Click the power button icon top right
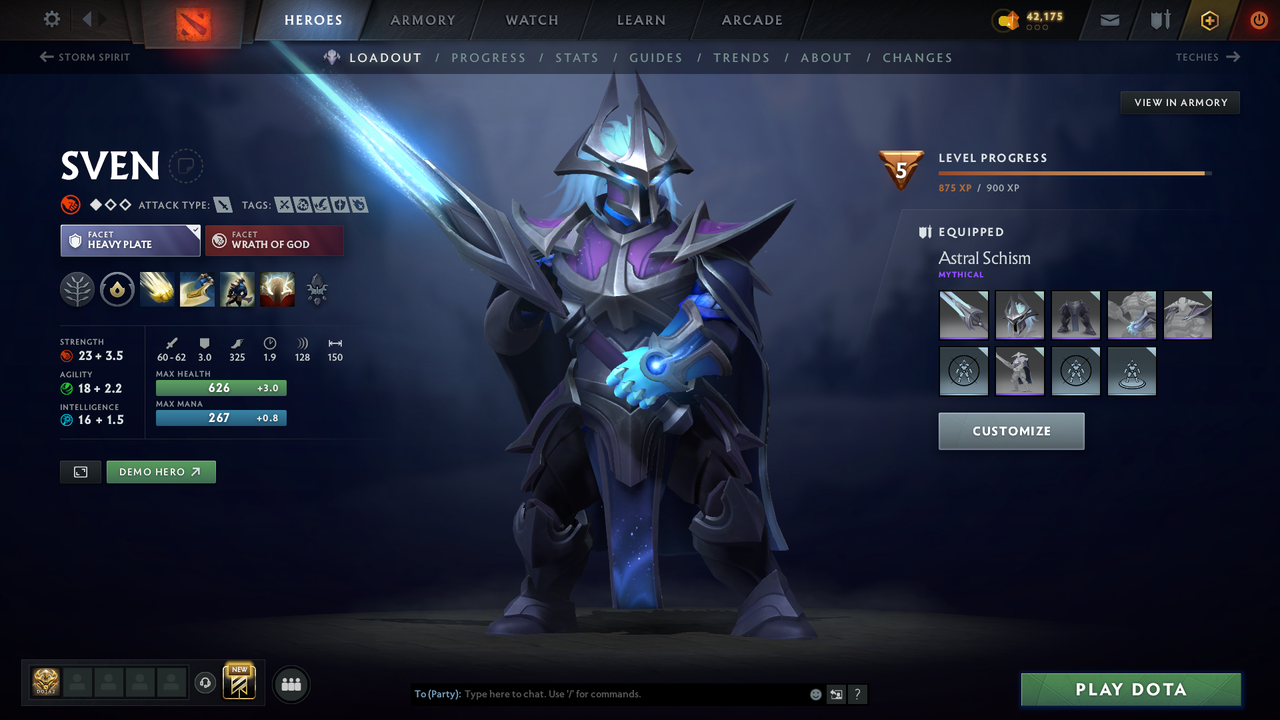 pos(1258,20)
